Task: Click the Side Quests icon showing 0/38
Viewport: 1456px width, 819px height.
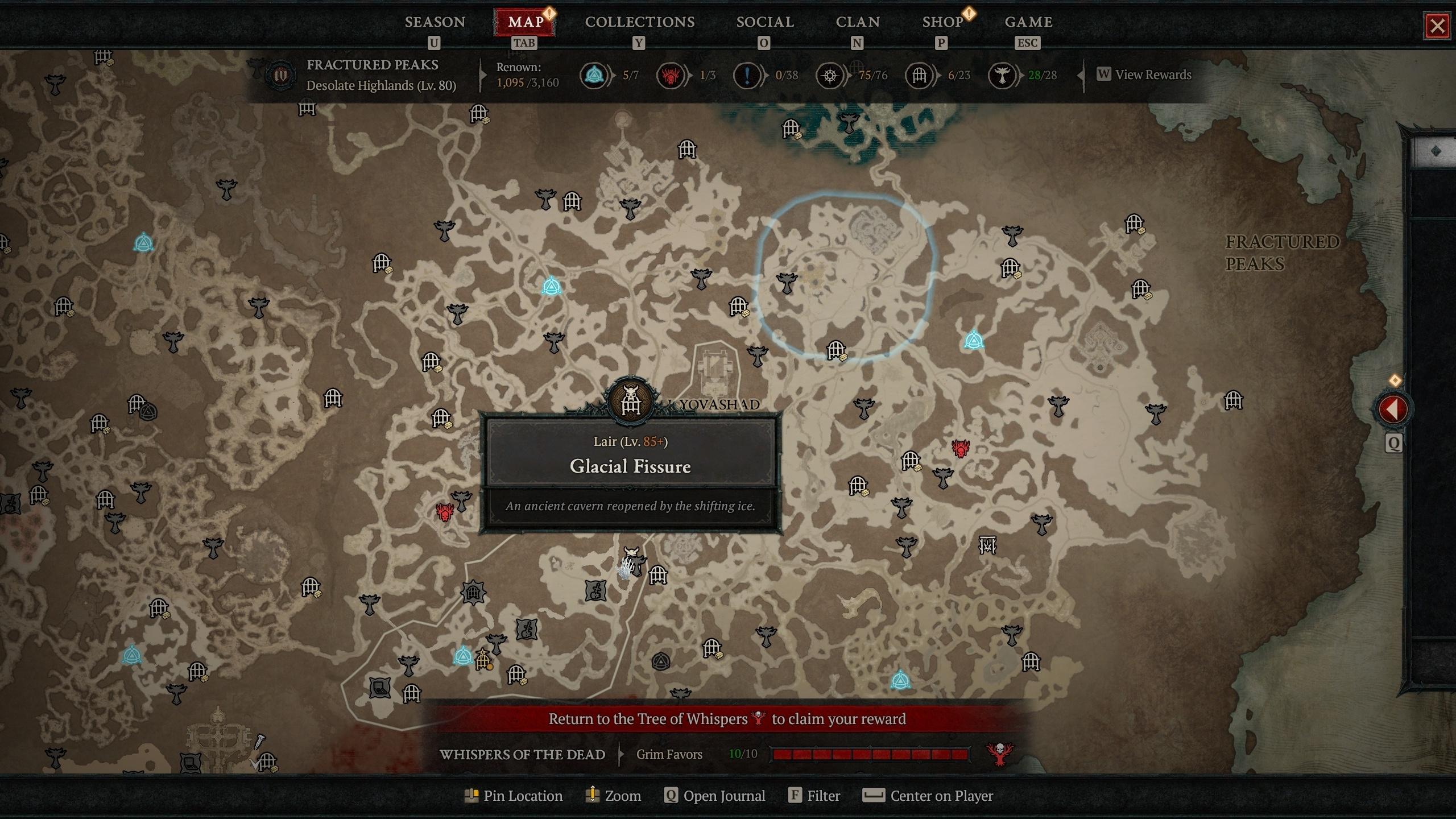Action: pyautogui.click(x=747, y=75)
